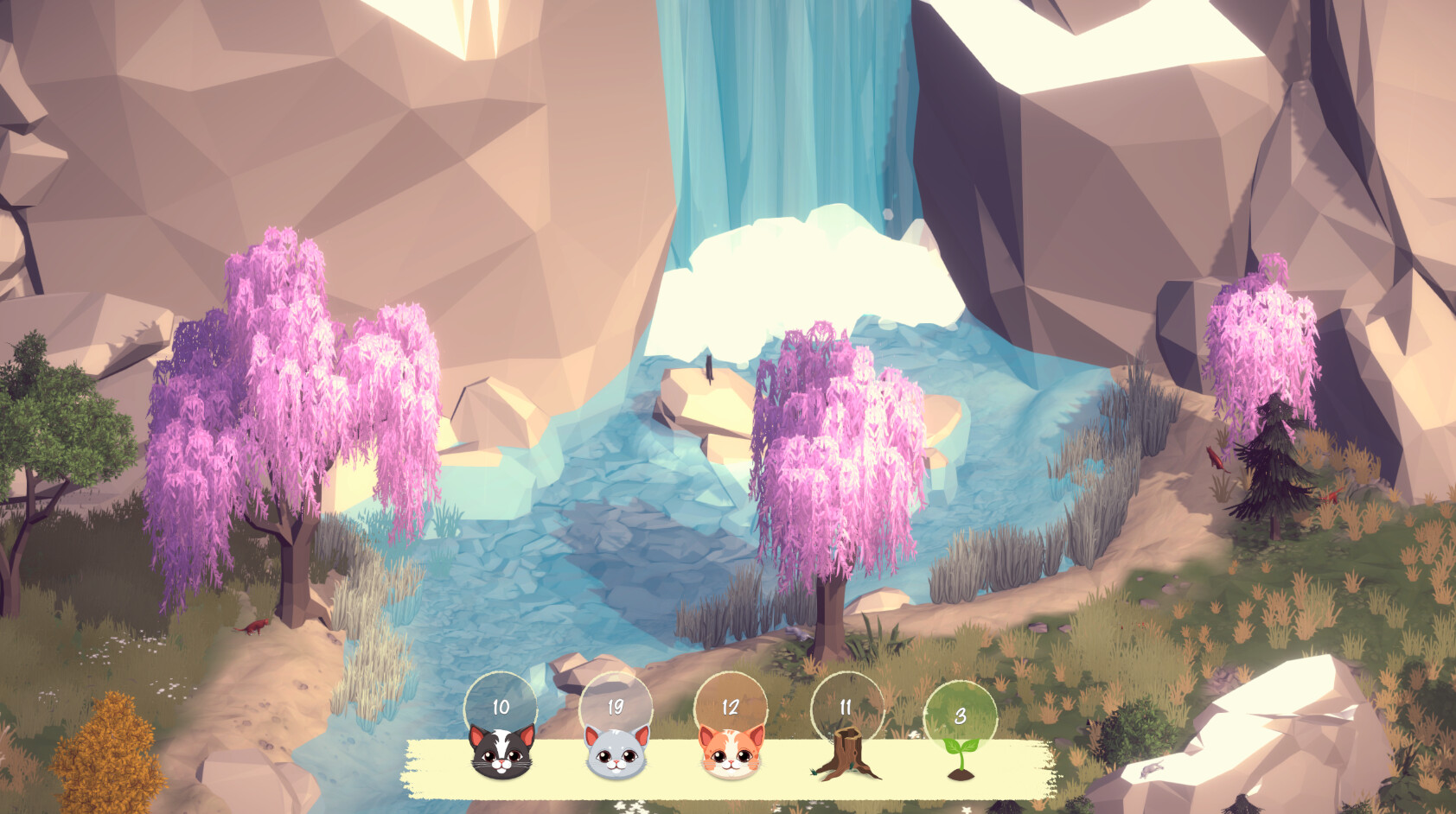Click the counter showing 19 above the gray cat
The height and width of the screenshot is (814, 1456).
click(x=614, y=707)
